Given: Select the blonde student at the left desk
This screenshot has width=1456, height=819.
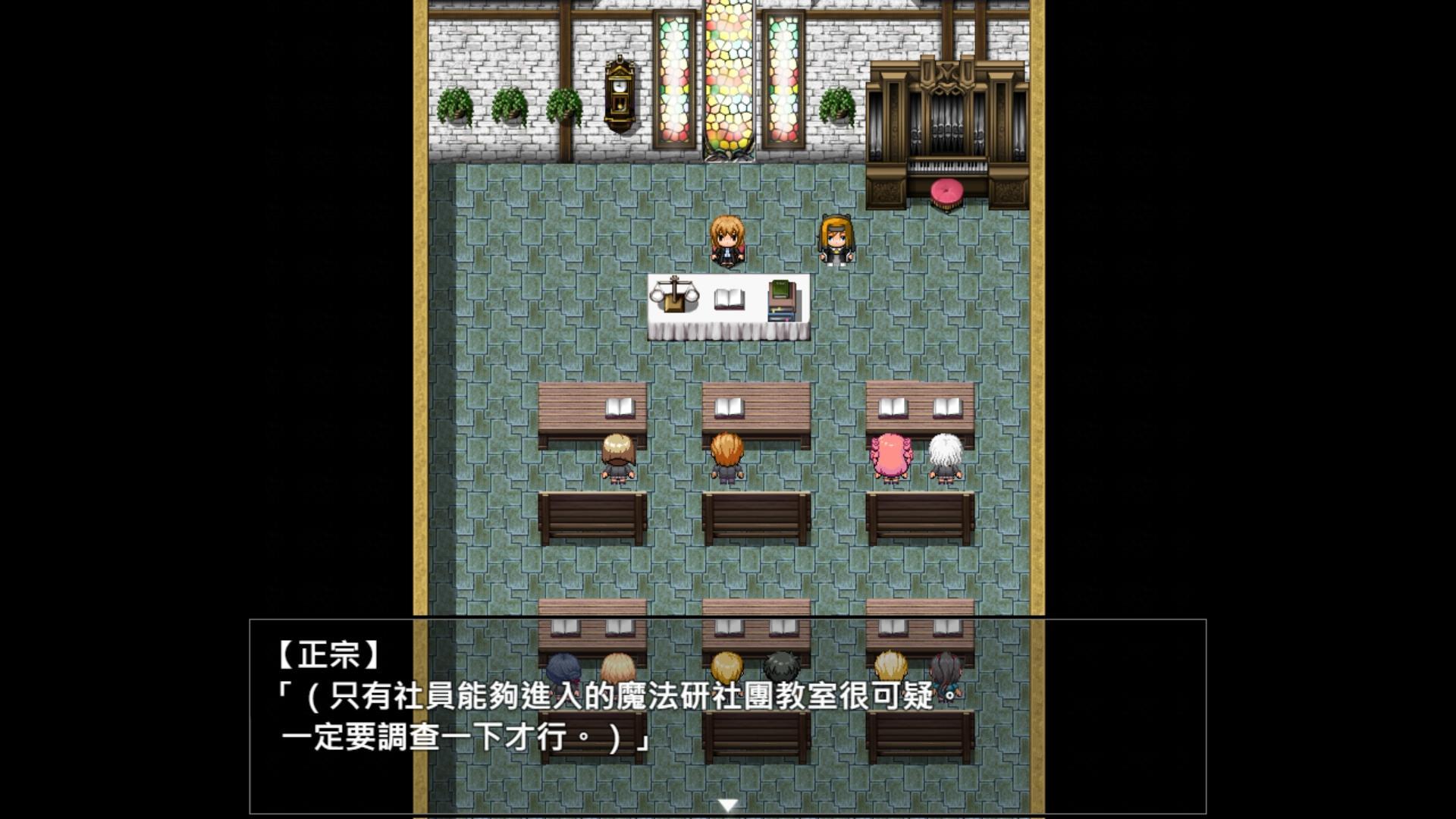Looking at the screenshot, I should click(x=618, y=455).
